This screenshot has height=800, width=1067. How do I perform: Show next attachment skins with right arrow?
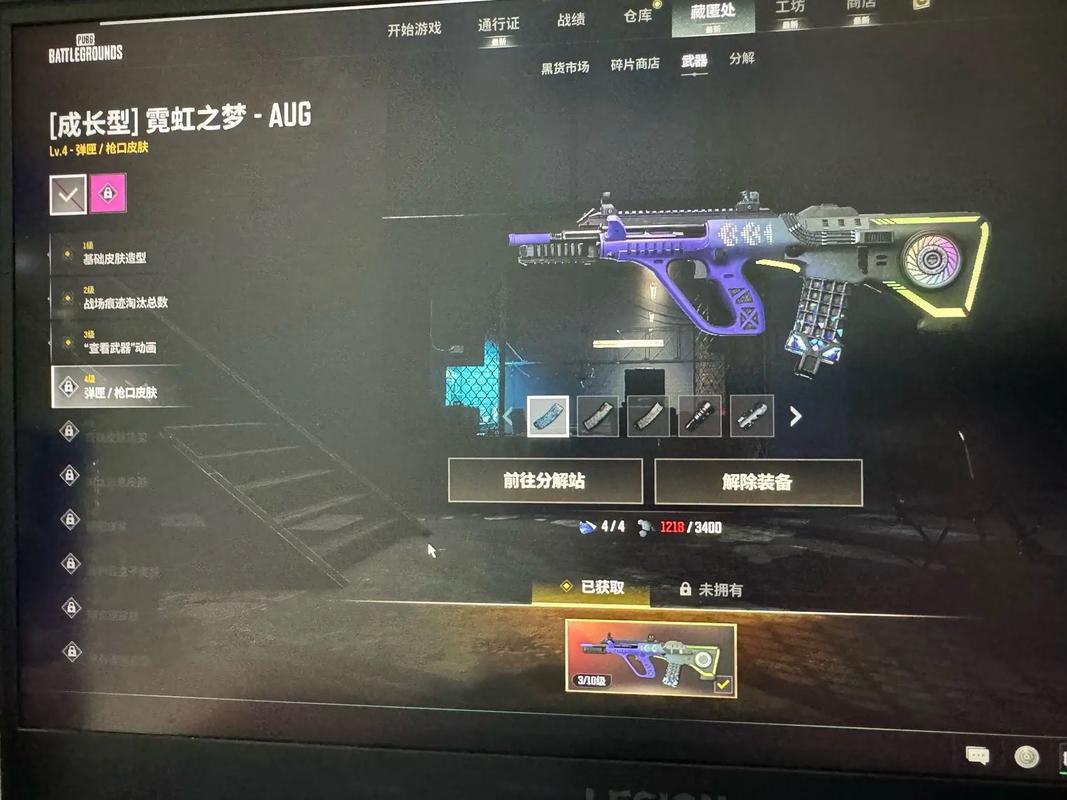tap(796, 416)
